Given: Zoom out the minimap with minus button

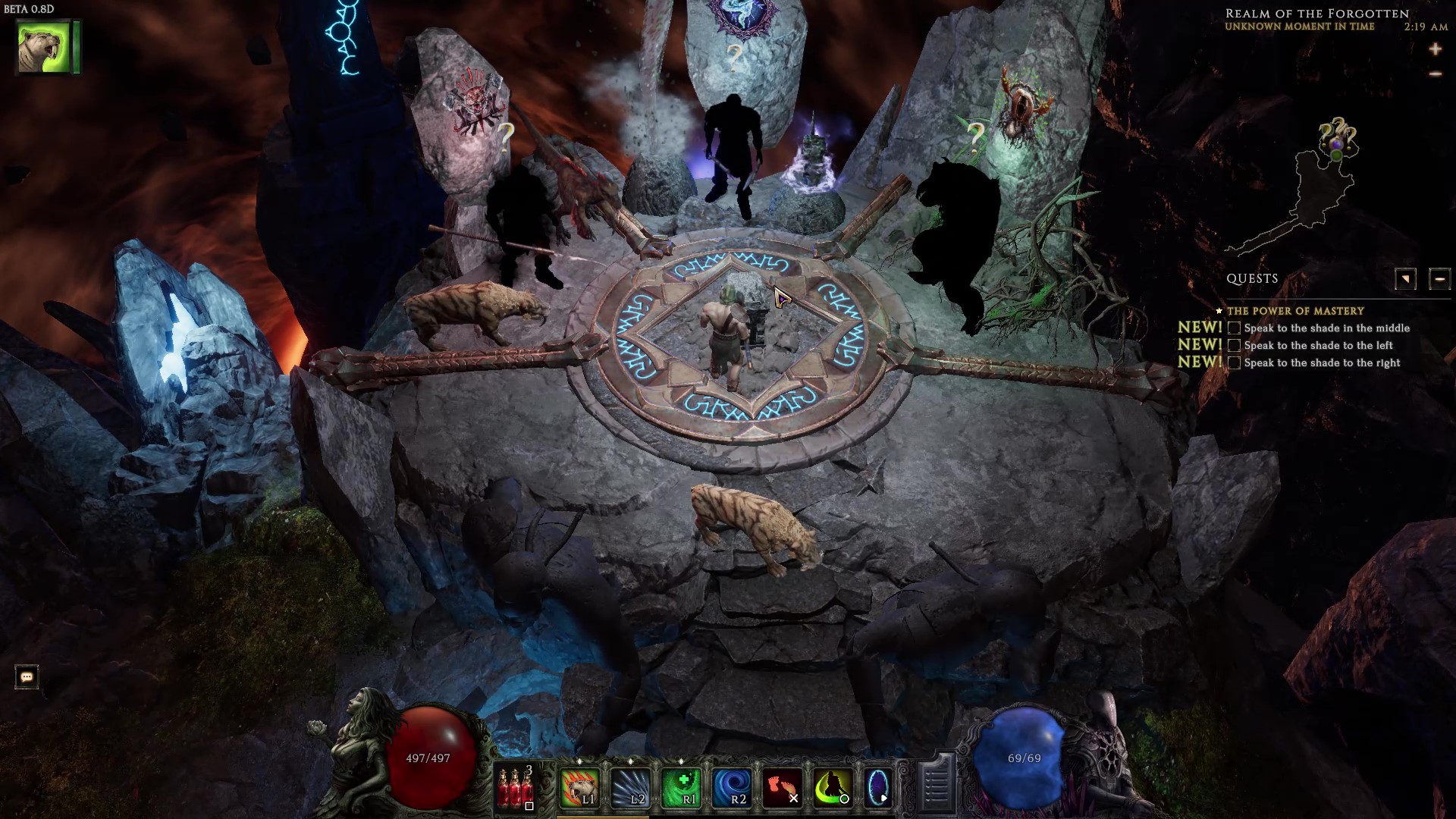Looking at the screenshot, I should [1435, 74].
